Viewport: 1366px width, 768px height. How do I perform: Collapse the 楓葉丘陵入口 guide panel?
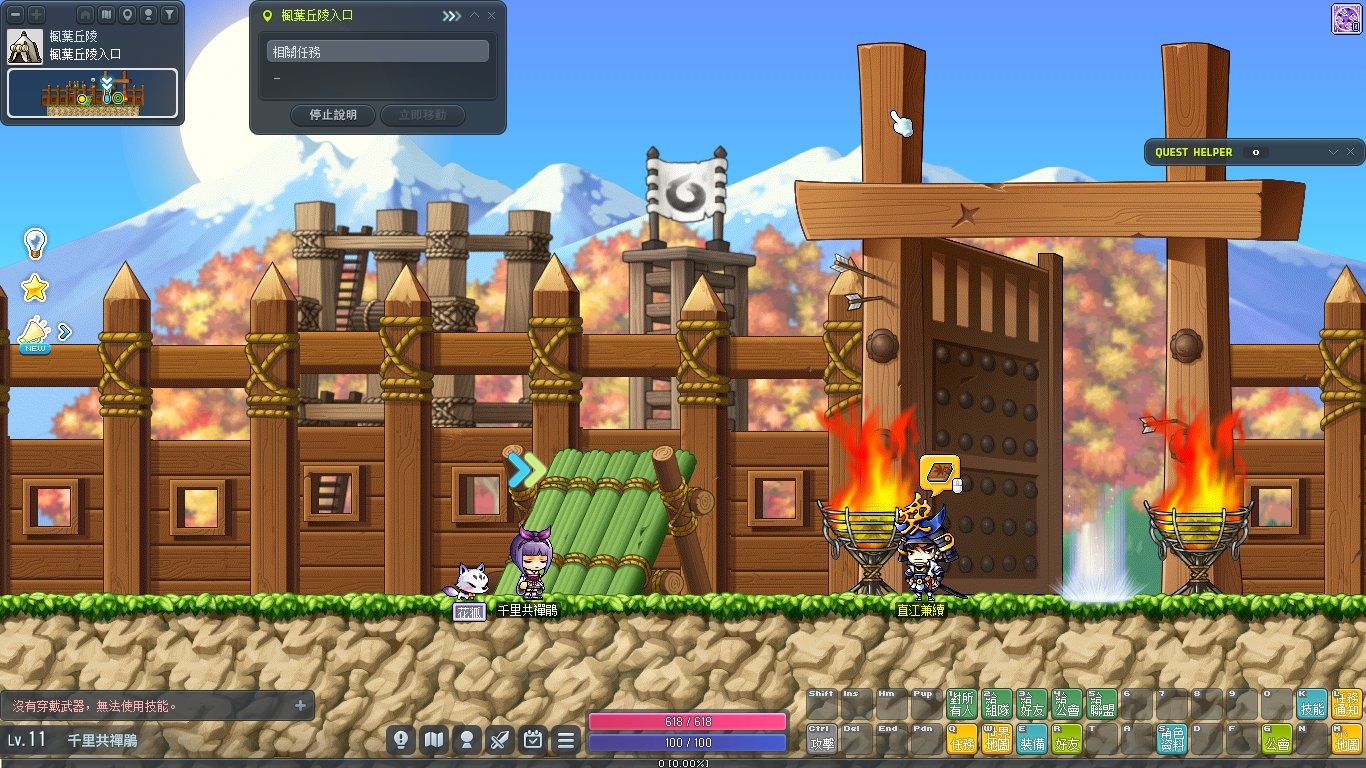point(474,16)
